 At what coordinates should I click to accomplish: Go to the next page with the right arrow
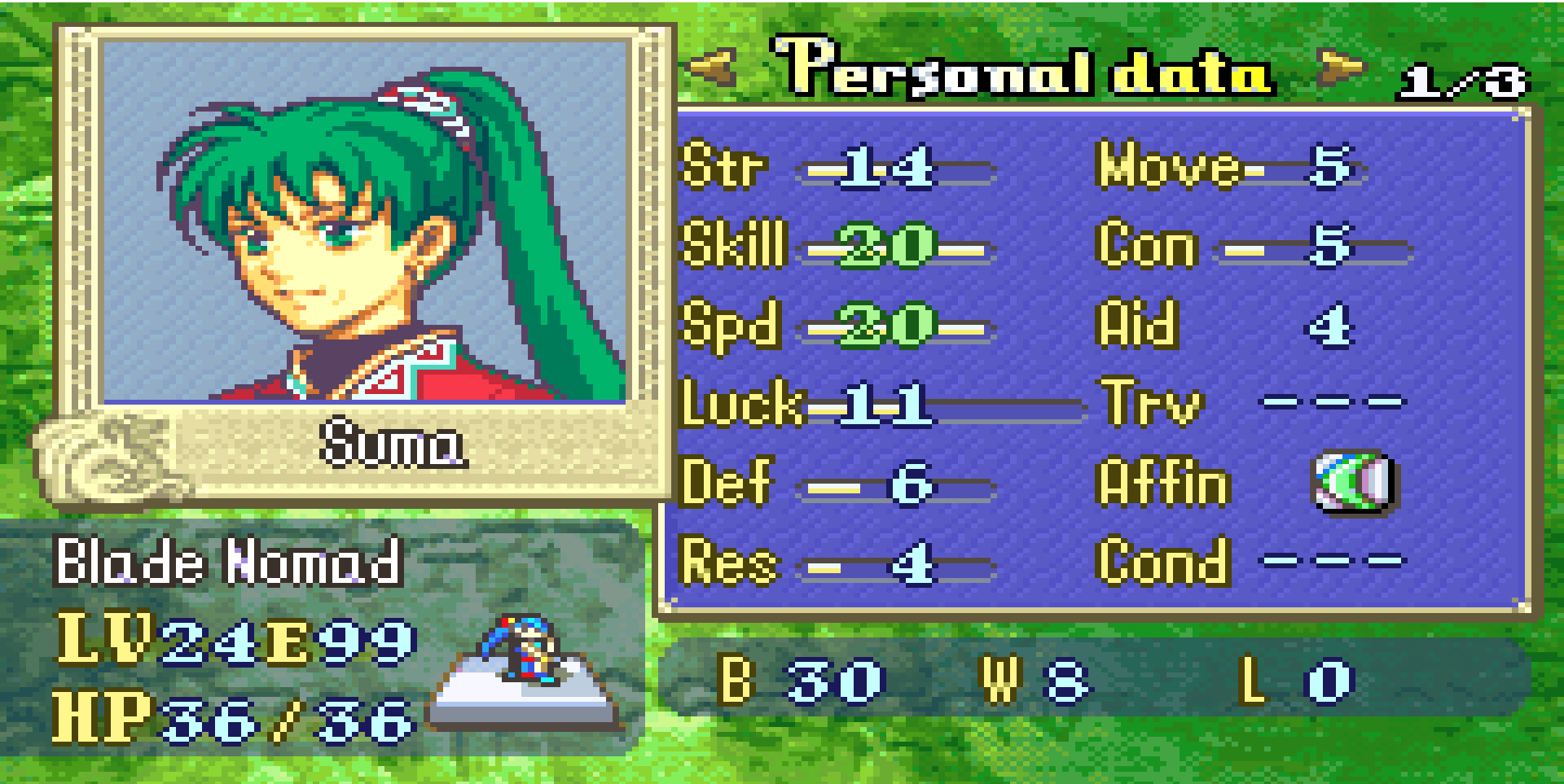(1342, 67)
